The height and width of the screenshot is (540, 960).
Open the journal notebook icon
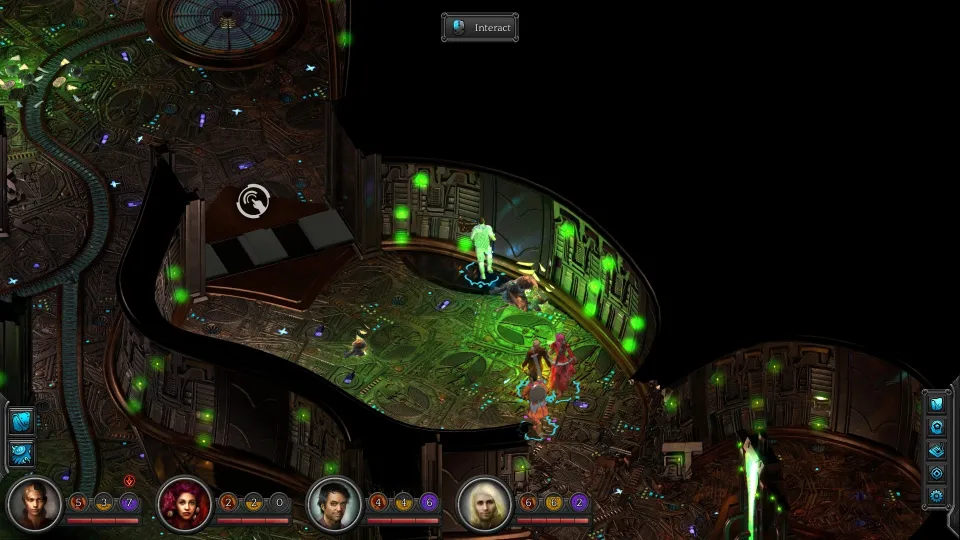[x=937, y=450]
